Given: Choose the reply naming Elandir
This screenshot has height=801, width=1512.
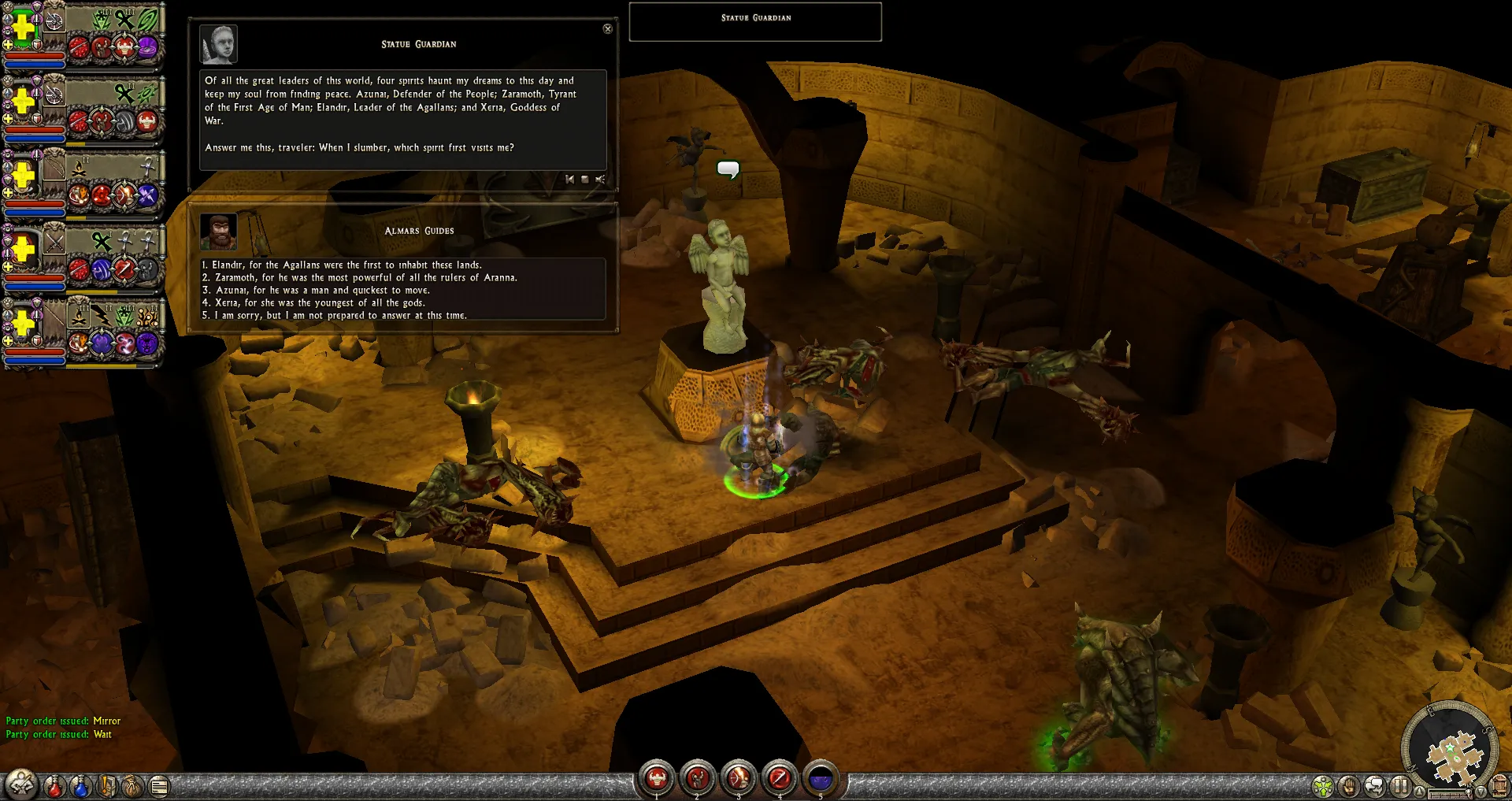Looking at the screenshot, I should [346, 265].
